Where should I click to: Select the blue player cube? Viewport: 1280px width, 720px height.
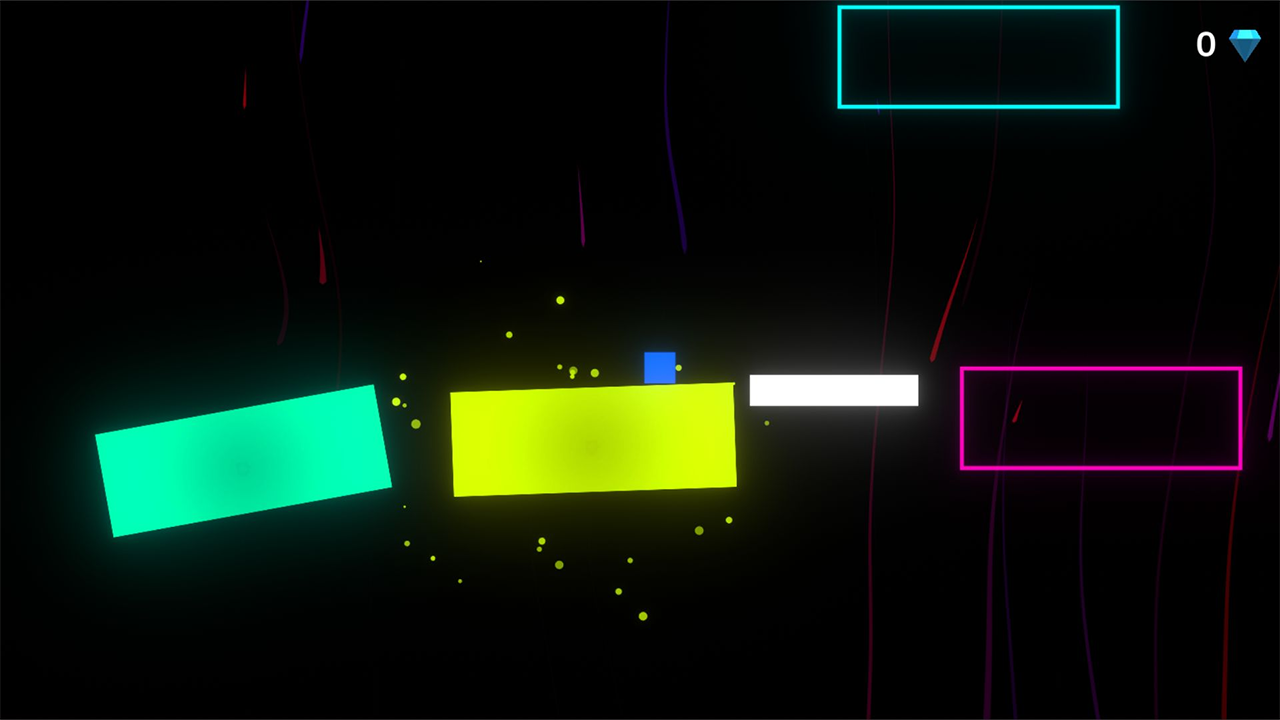660,368
